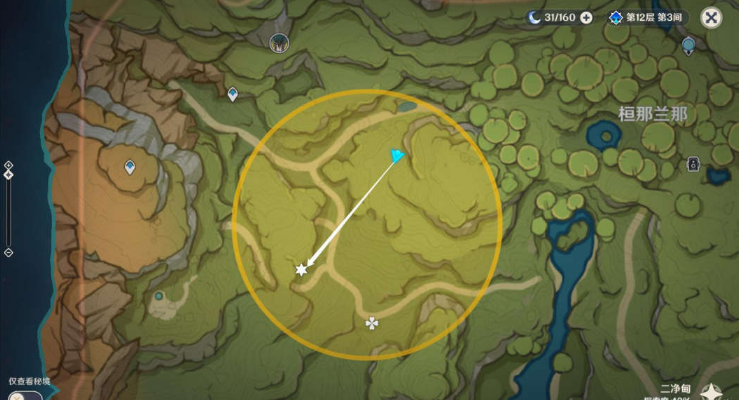Select the teleport waypoint on the orange cliff
This screenshot has height=400, width=739.
pyautogui.click(x=130, y=167)
